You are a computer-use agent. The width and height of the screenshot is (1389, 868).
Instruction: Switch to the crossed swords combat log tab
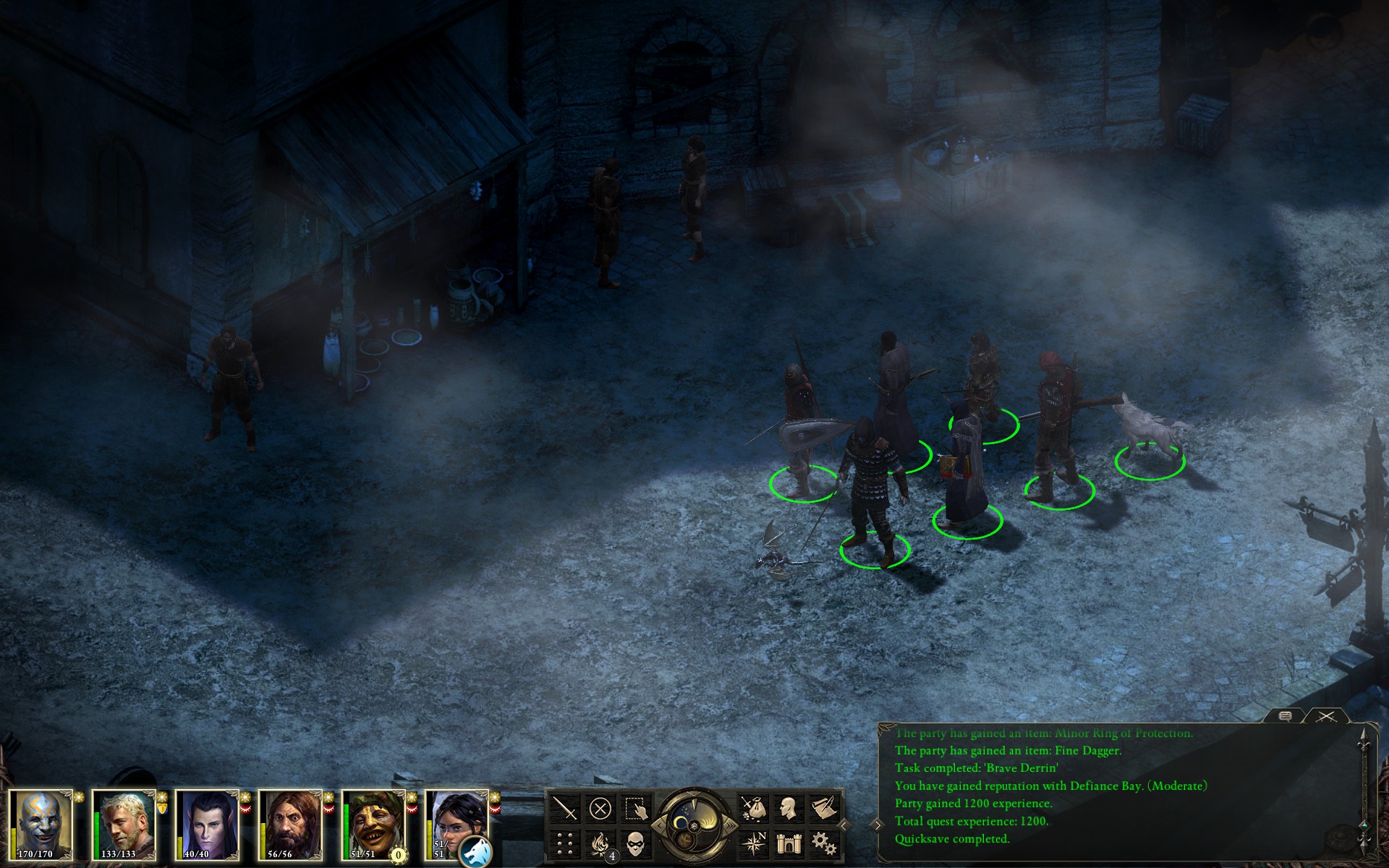[1325, 716]
